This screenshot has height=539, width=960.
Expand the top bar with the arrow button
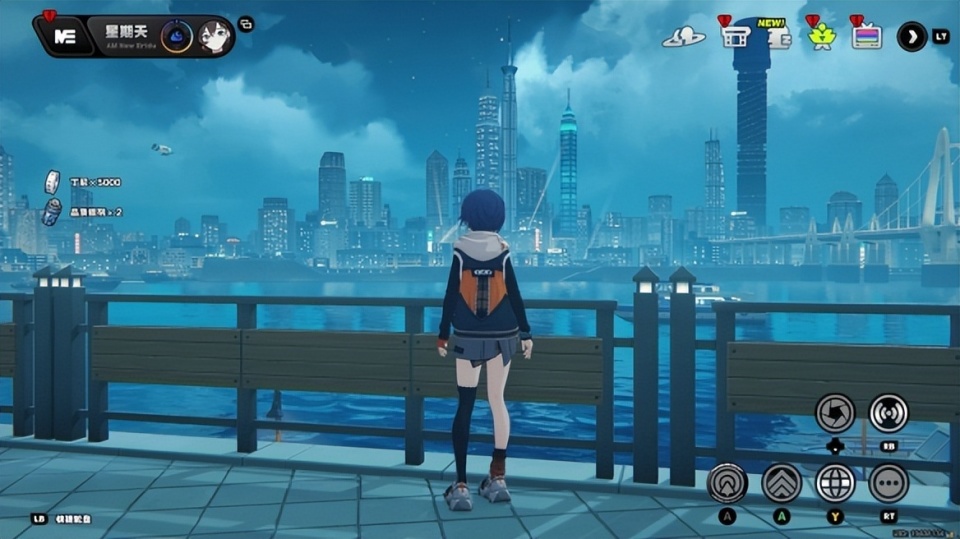pyautogui.click(x=911, y=37)
